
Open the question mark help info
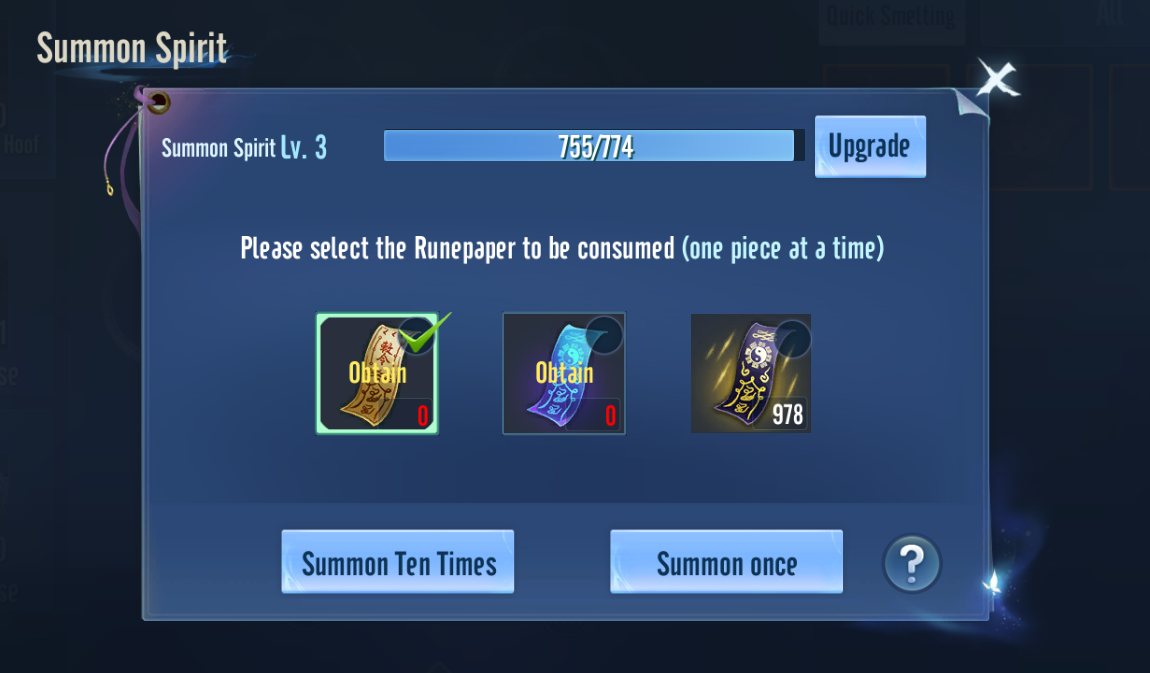(x=912, y=564)
